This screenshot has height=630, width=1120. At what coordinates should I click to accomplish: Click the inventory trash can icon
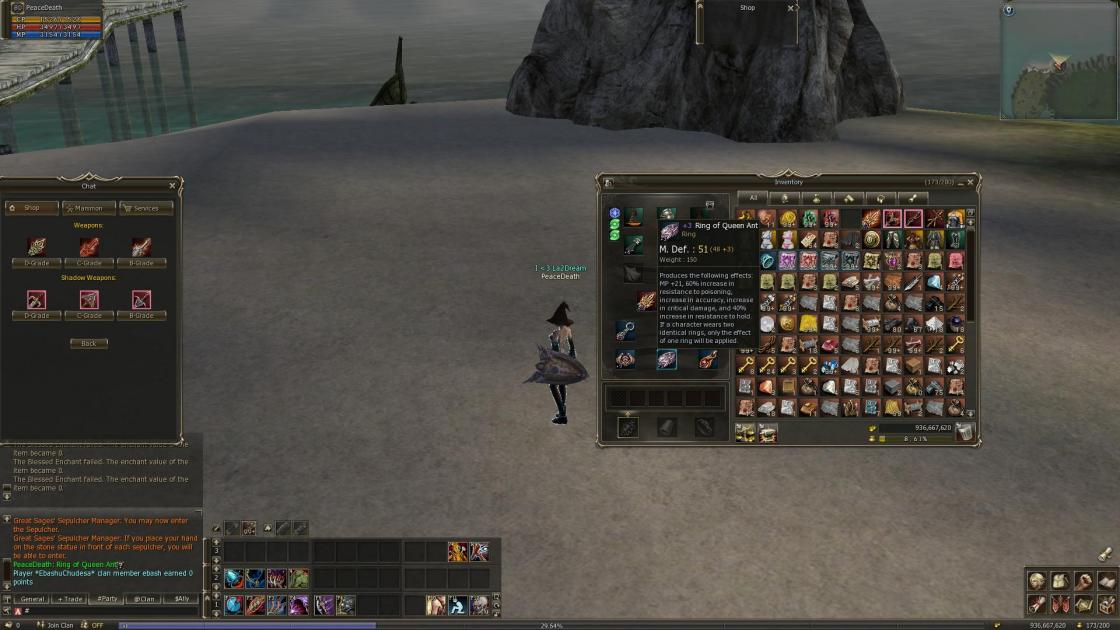click(964, 431)
